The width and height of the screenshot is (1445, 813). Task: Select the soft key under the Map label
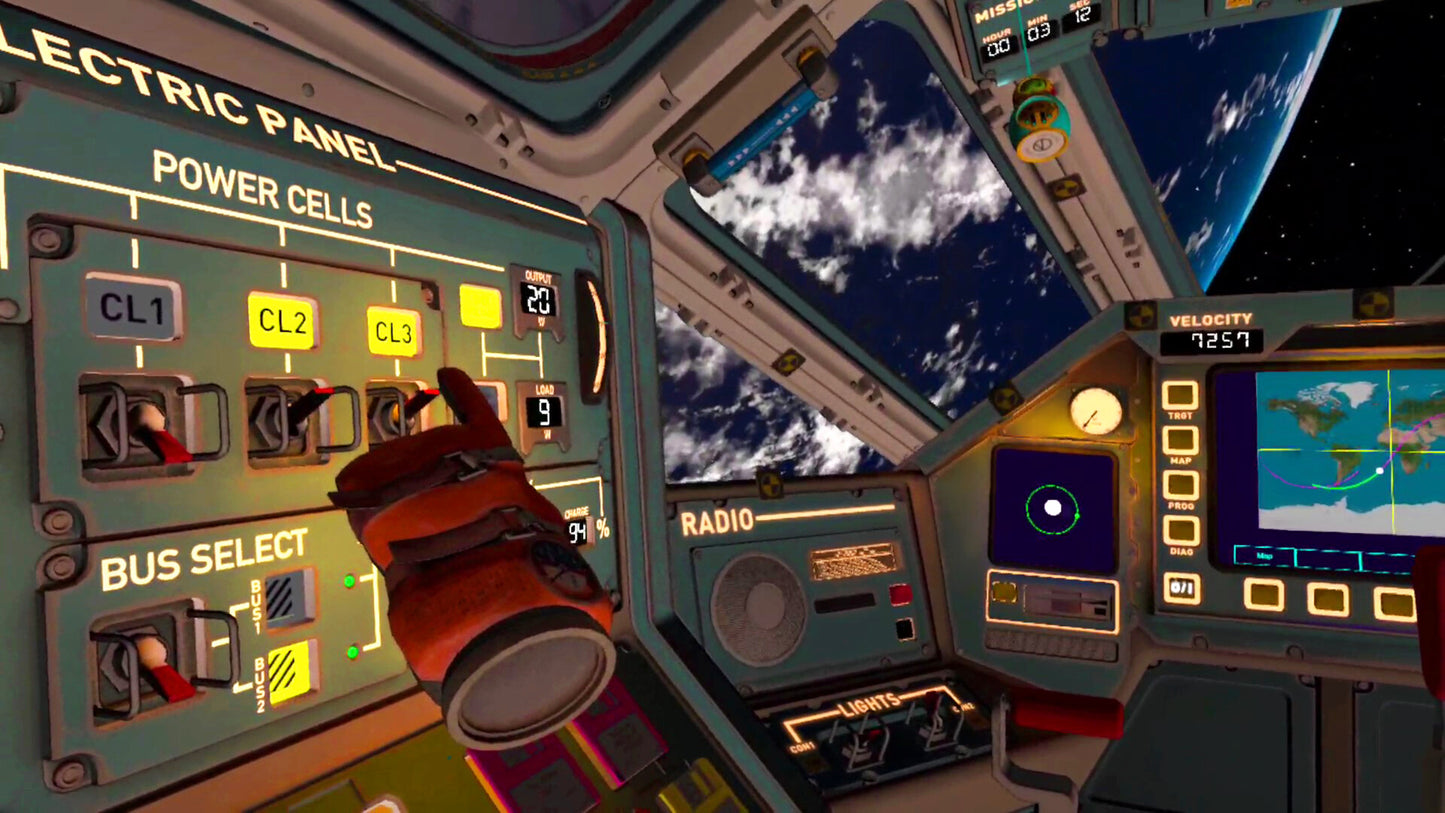(x=1263, y=595)
